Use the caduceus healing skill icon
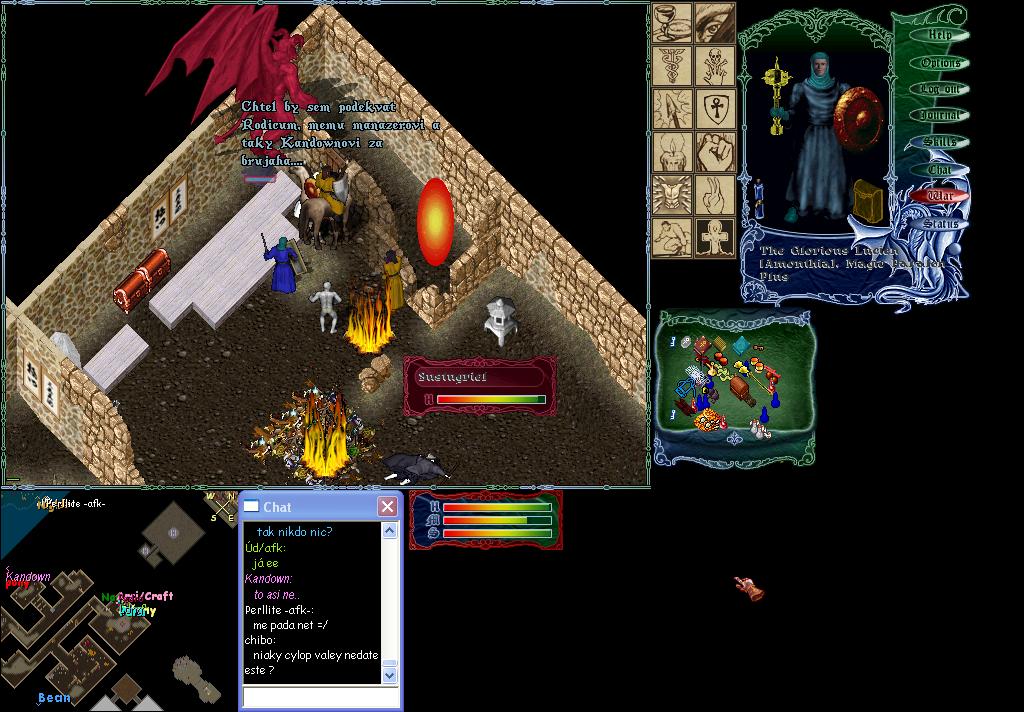 coord(672,66)
